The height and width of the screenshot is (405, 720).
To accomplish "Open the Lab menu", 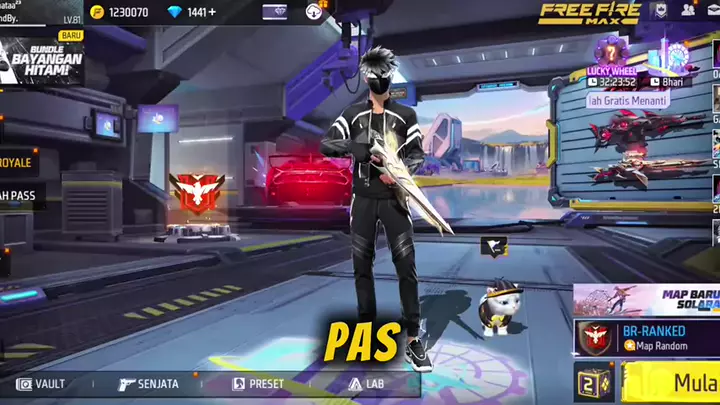I will (x=366, y=384).
